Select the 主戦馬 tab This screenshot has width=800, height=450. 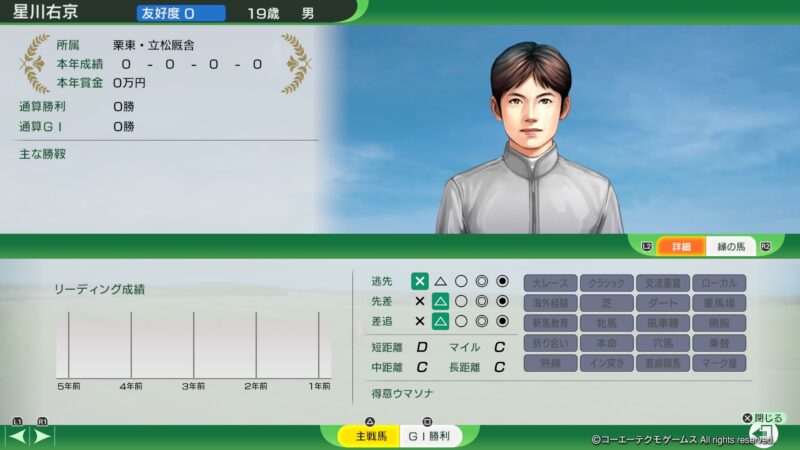360,436
